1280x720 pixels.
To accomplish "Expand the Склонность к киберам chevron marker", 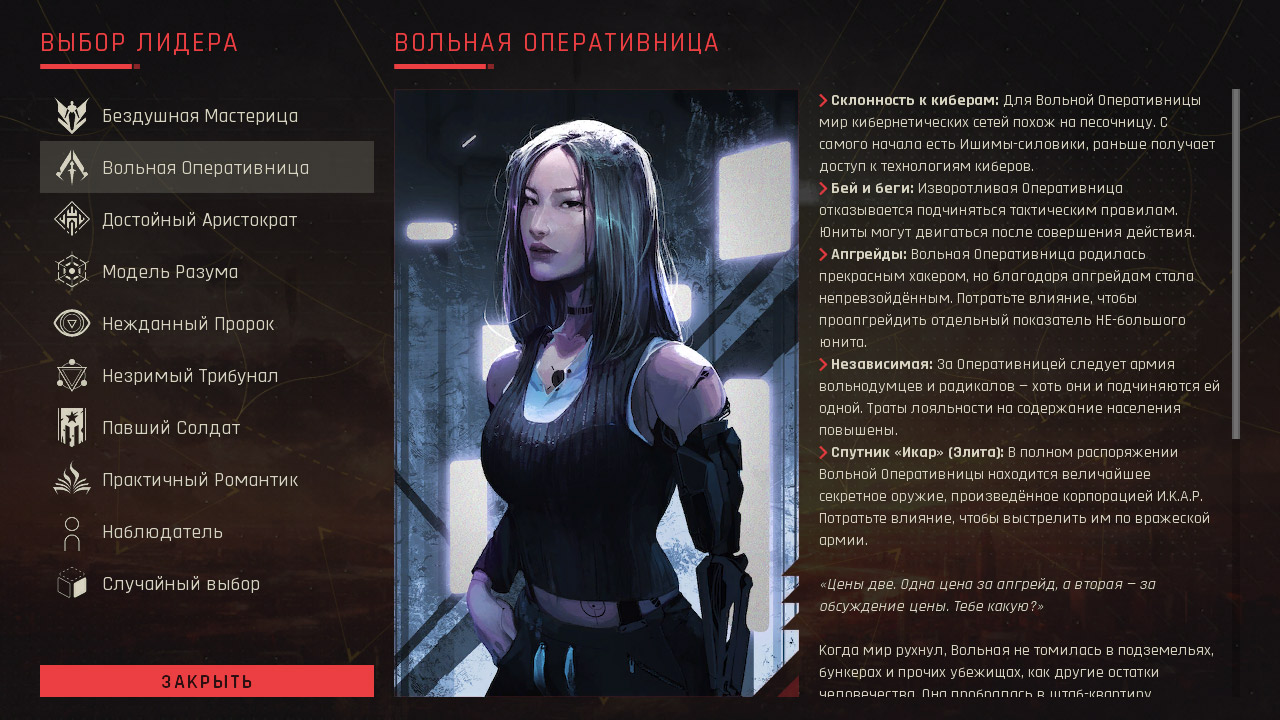I will (x=824, y=100).
